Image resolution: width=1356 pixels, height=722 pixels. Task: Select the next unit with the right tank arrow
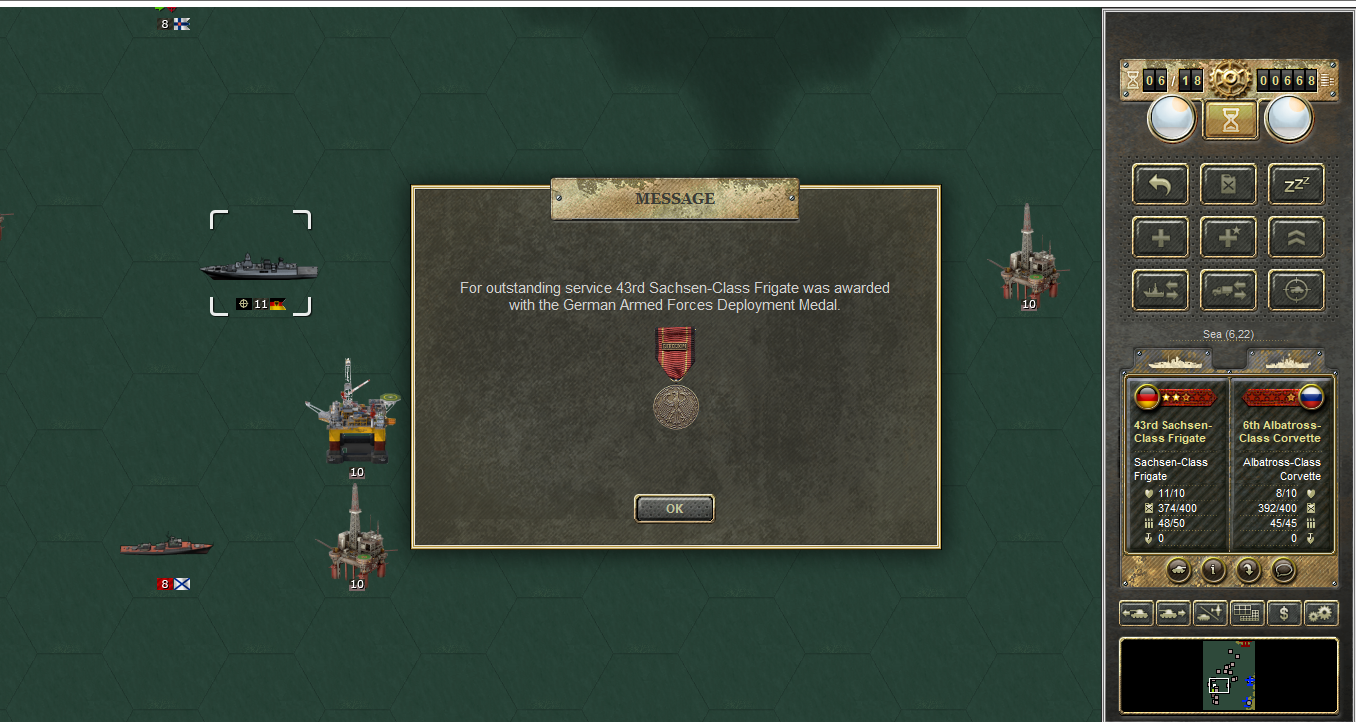tap(1173, 613)
